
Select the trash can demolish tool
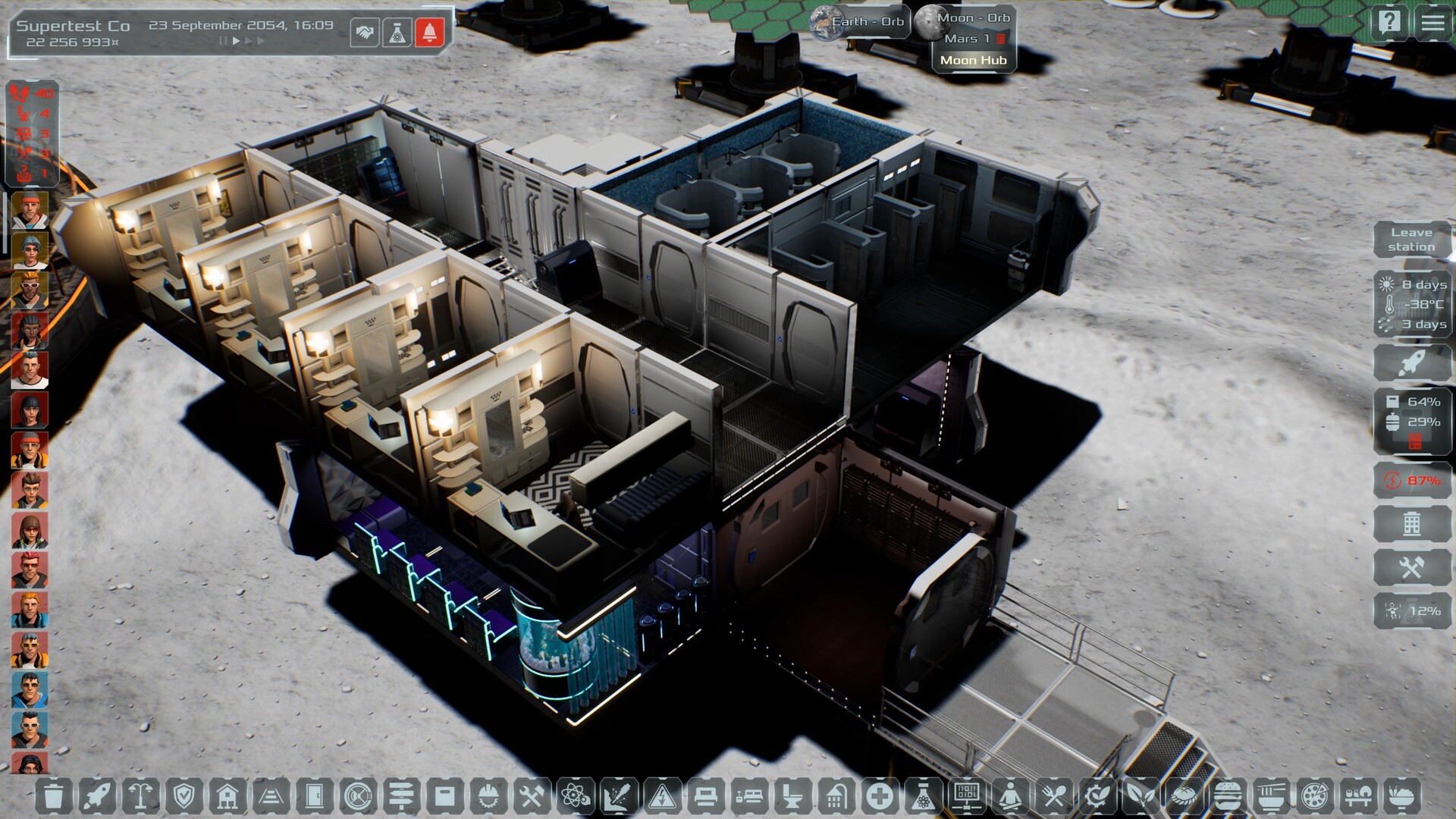(54, 796)
